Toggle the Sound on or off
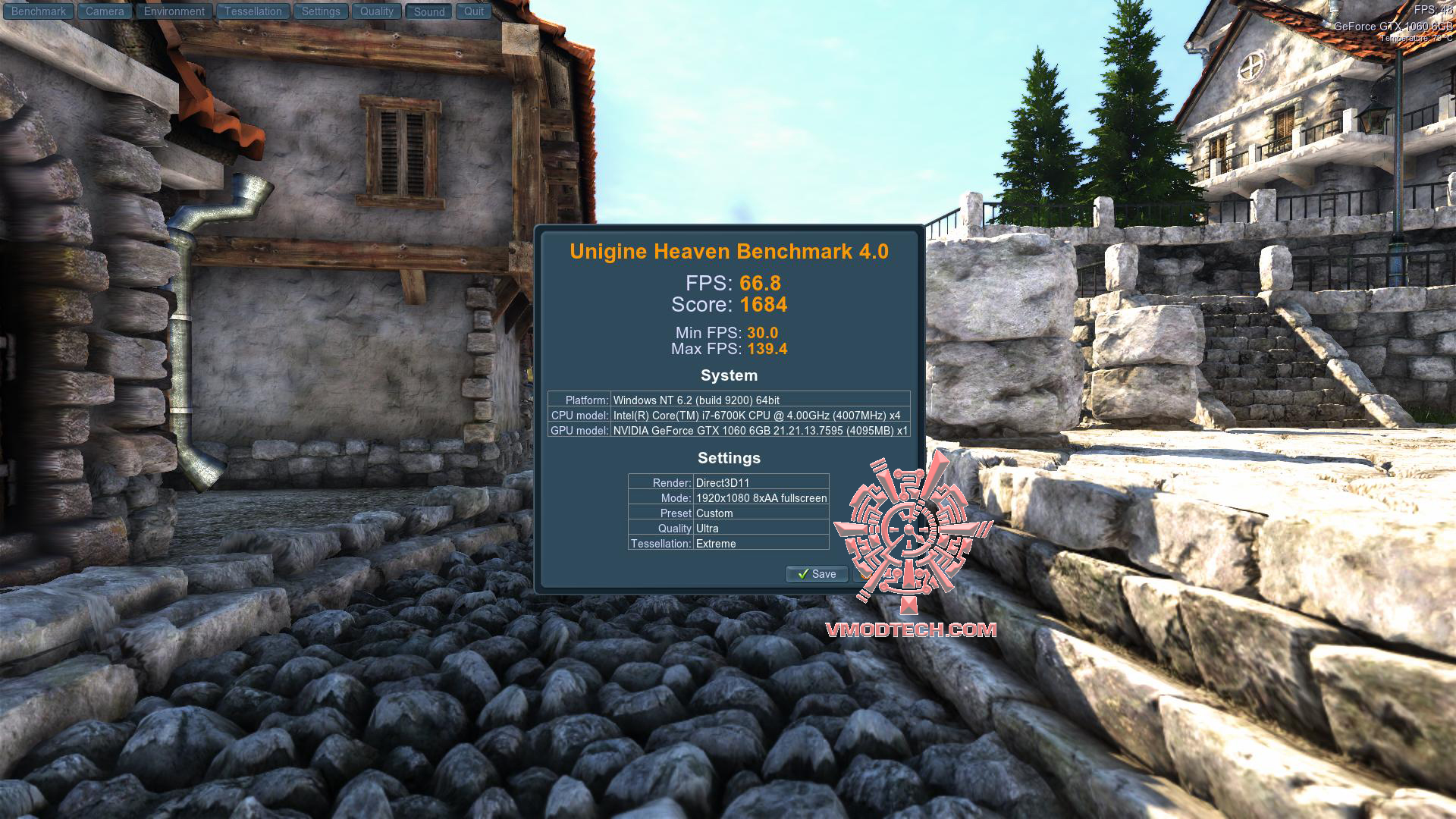This screenshot has width=1456, height=819. tap(428, 11)
